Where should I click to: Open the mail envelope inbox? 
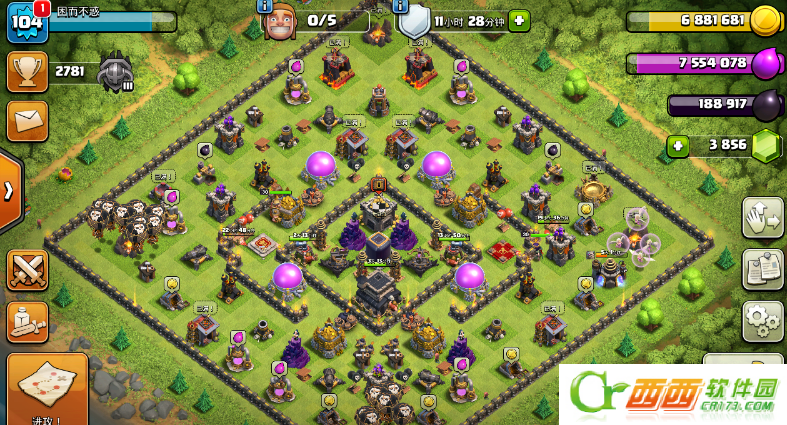[26, 121]
